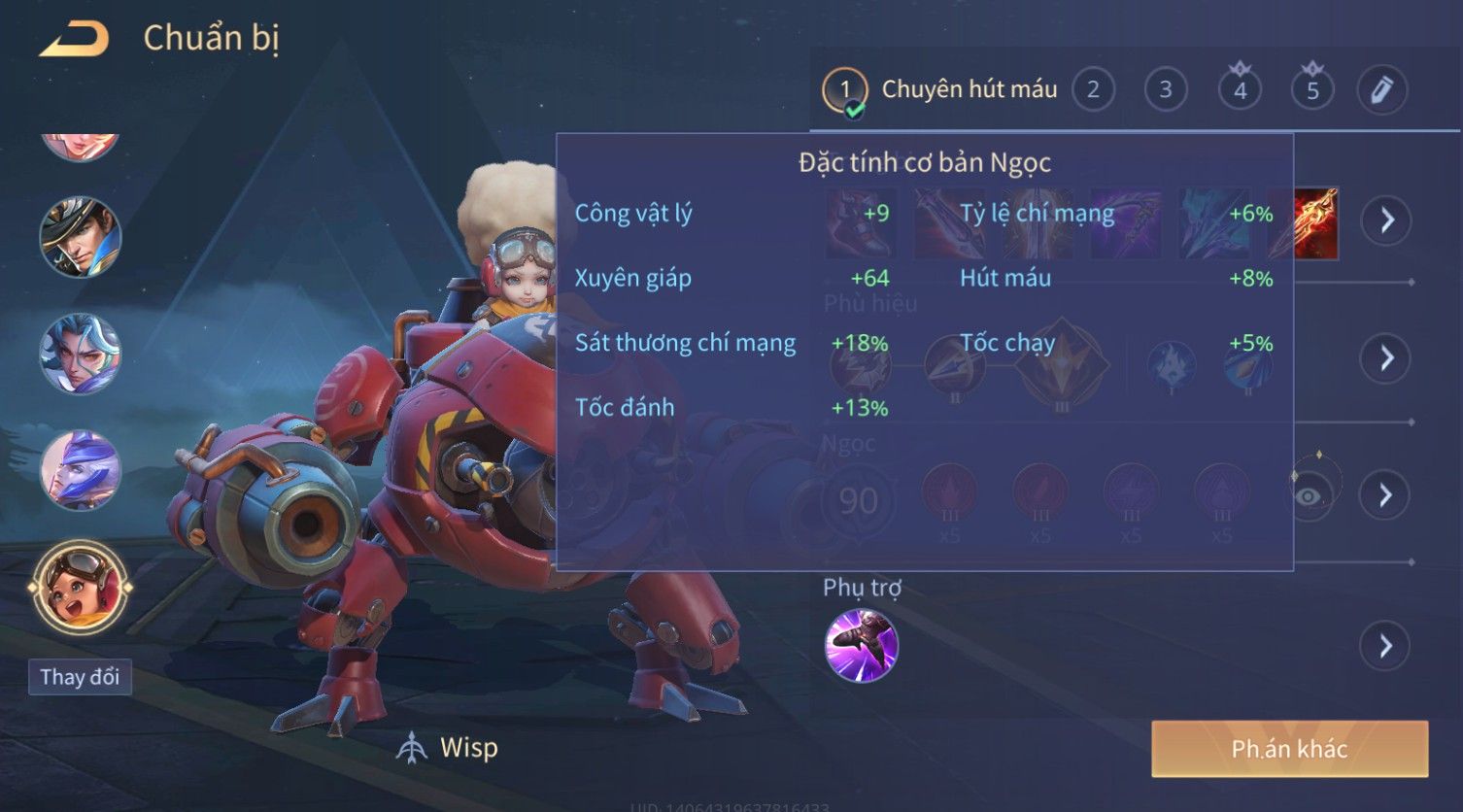
Task: Pick the blue-haired hero portrait
Action: point(81,354)
